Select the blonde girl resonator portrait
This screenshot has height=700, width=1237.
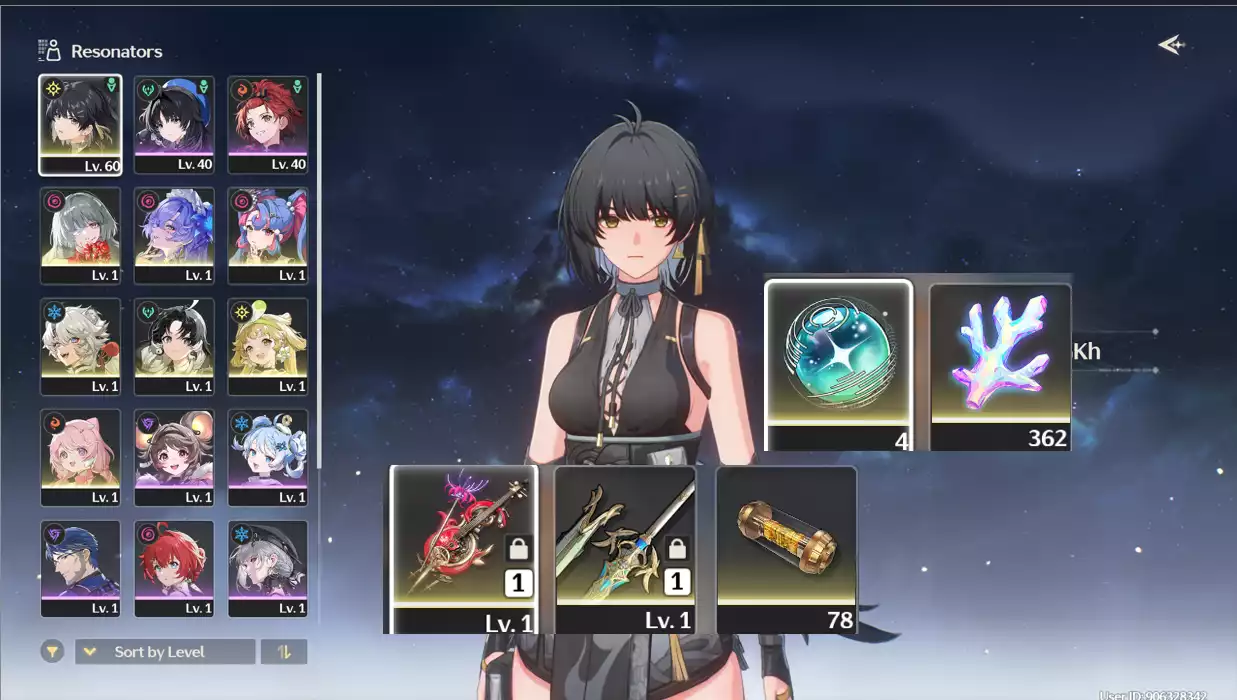[x=267, y=346]
